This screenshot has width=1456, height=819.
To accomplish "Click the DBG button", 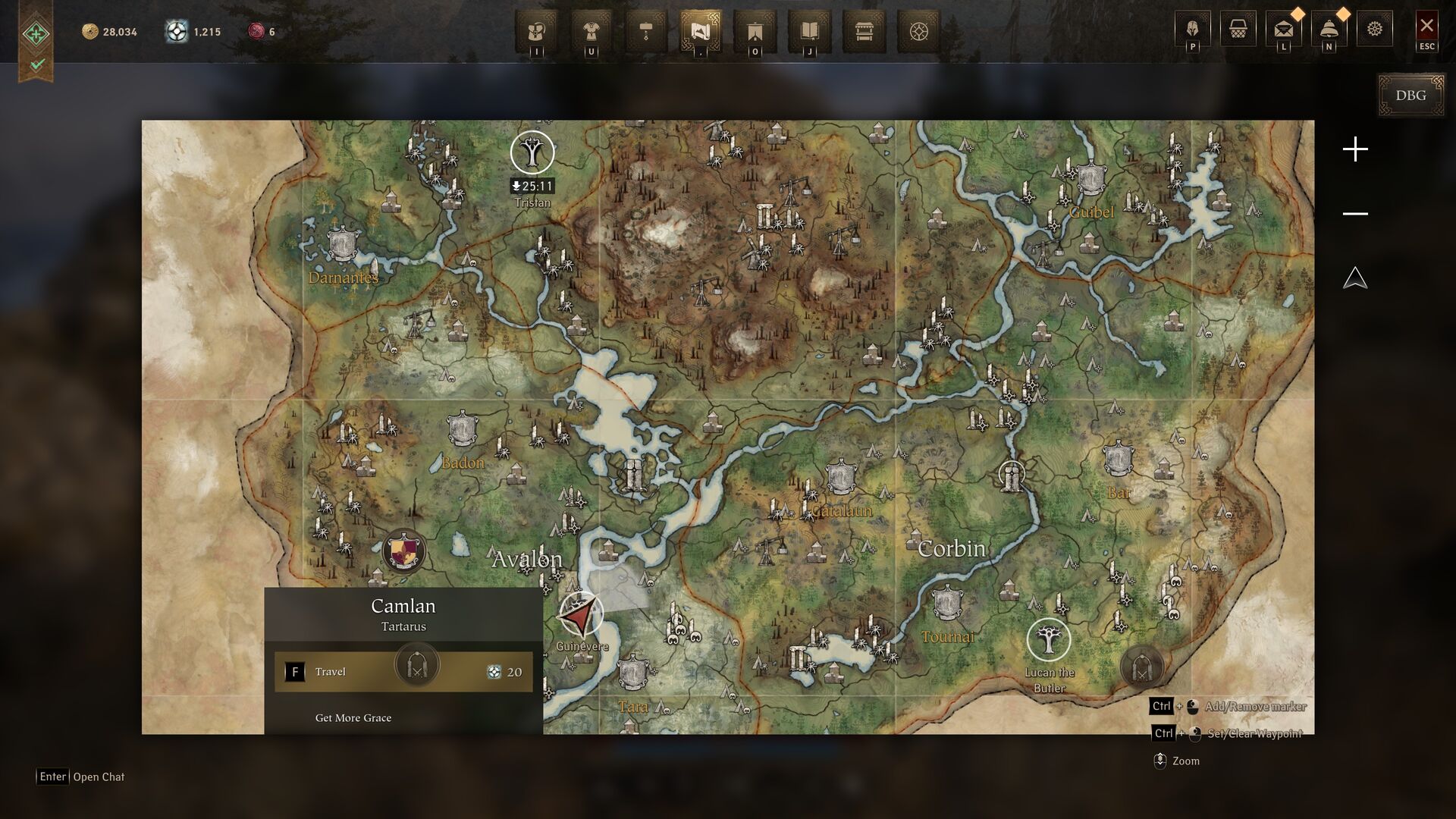I will coord(1410,96).
